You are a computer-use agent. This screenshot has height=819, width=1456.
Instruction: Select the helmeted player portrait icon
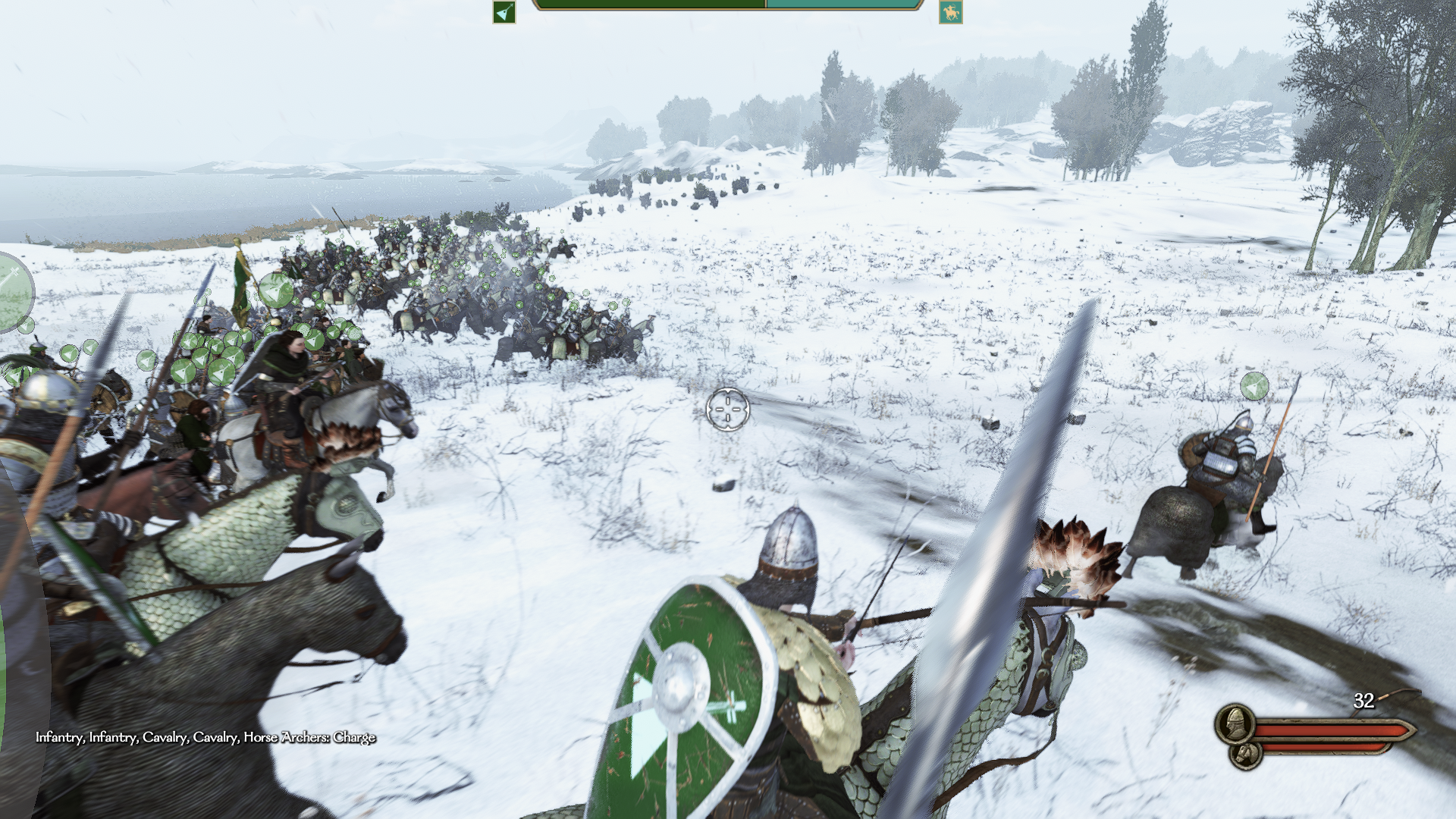pyautogui.click(x=1235, y=723)
